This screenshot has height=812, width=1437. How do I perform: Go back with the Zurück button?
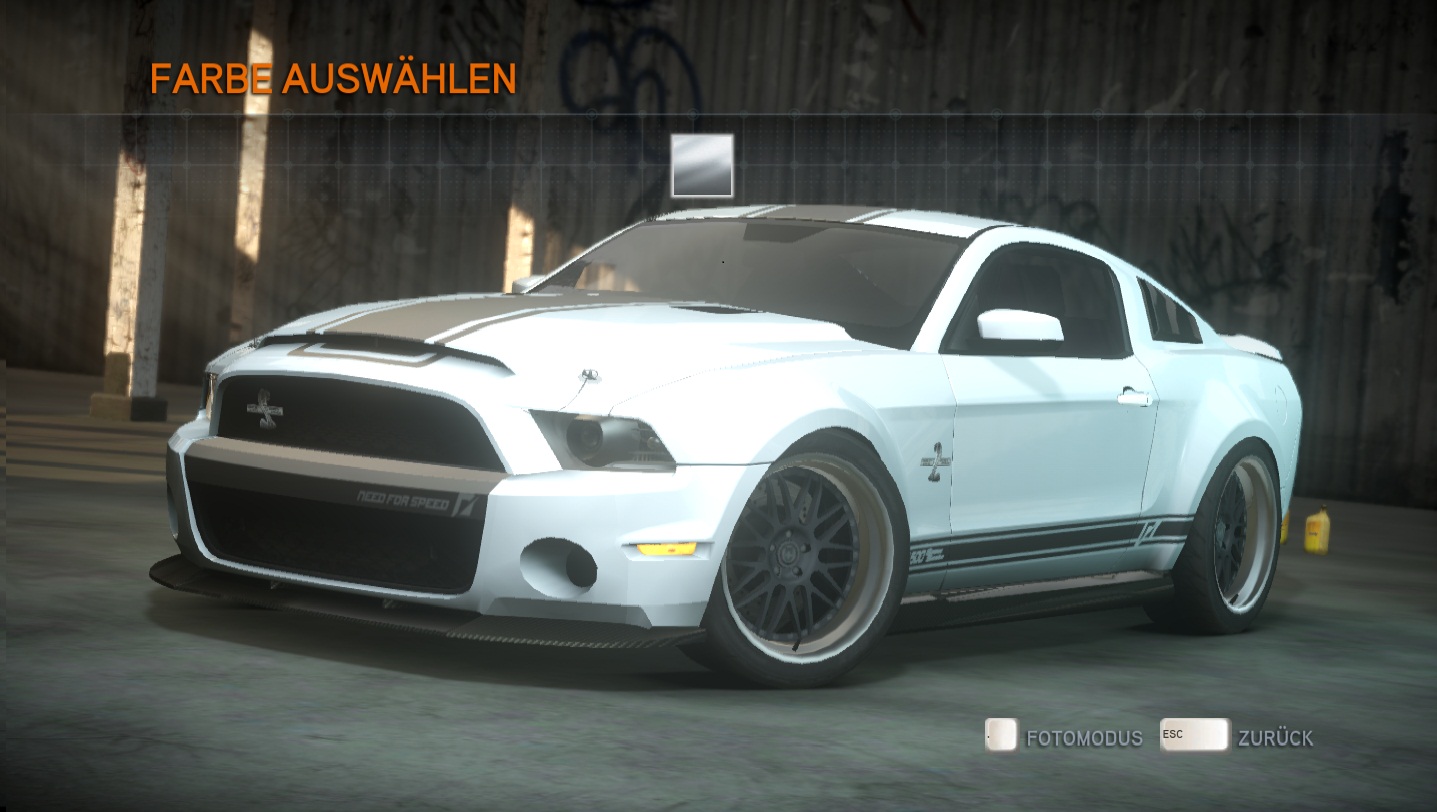1238,737
